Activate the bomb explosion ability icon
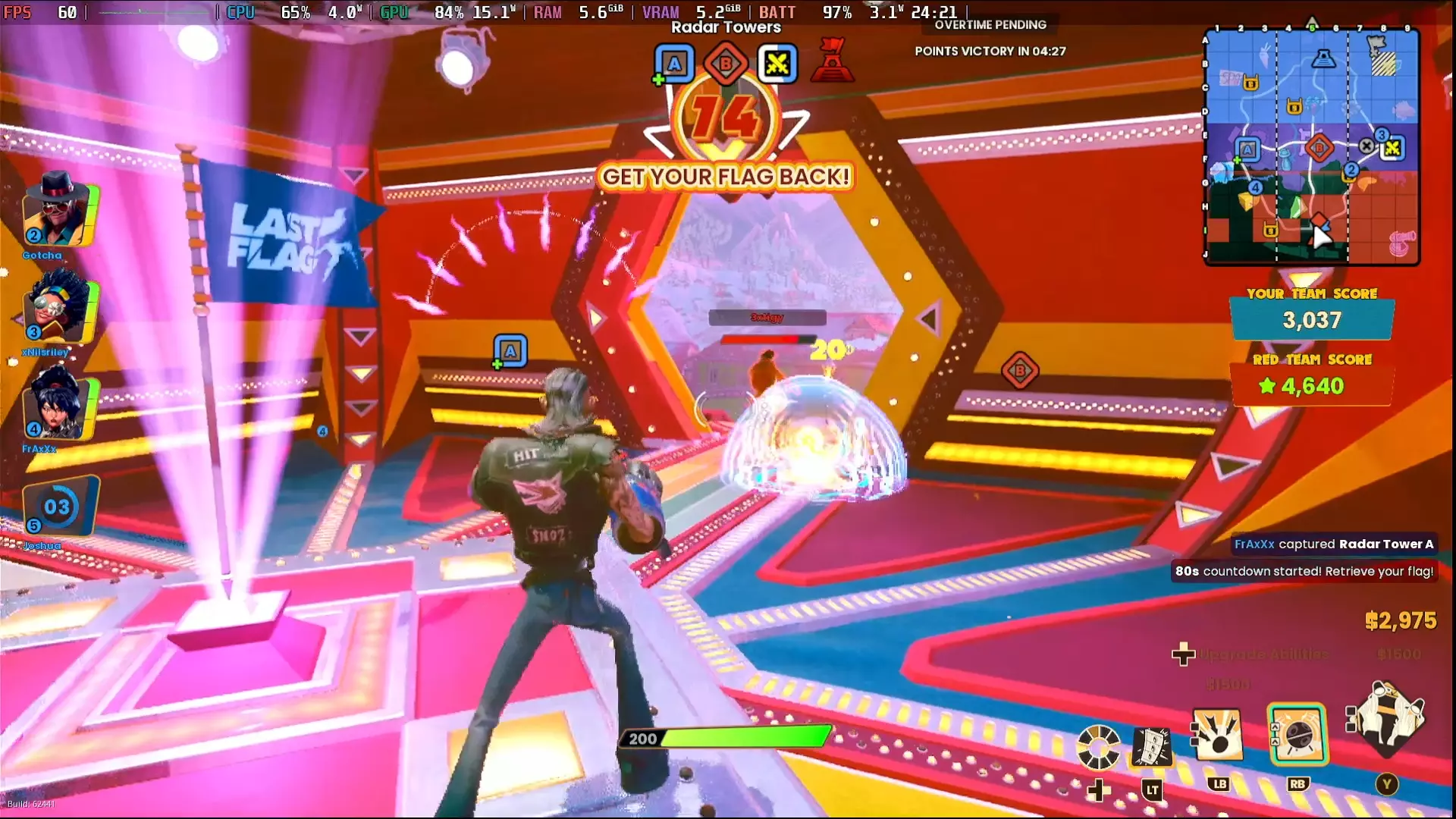Screen dimensions: 1456x819 1218,736
